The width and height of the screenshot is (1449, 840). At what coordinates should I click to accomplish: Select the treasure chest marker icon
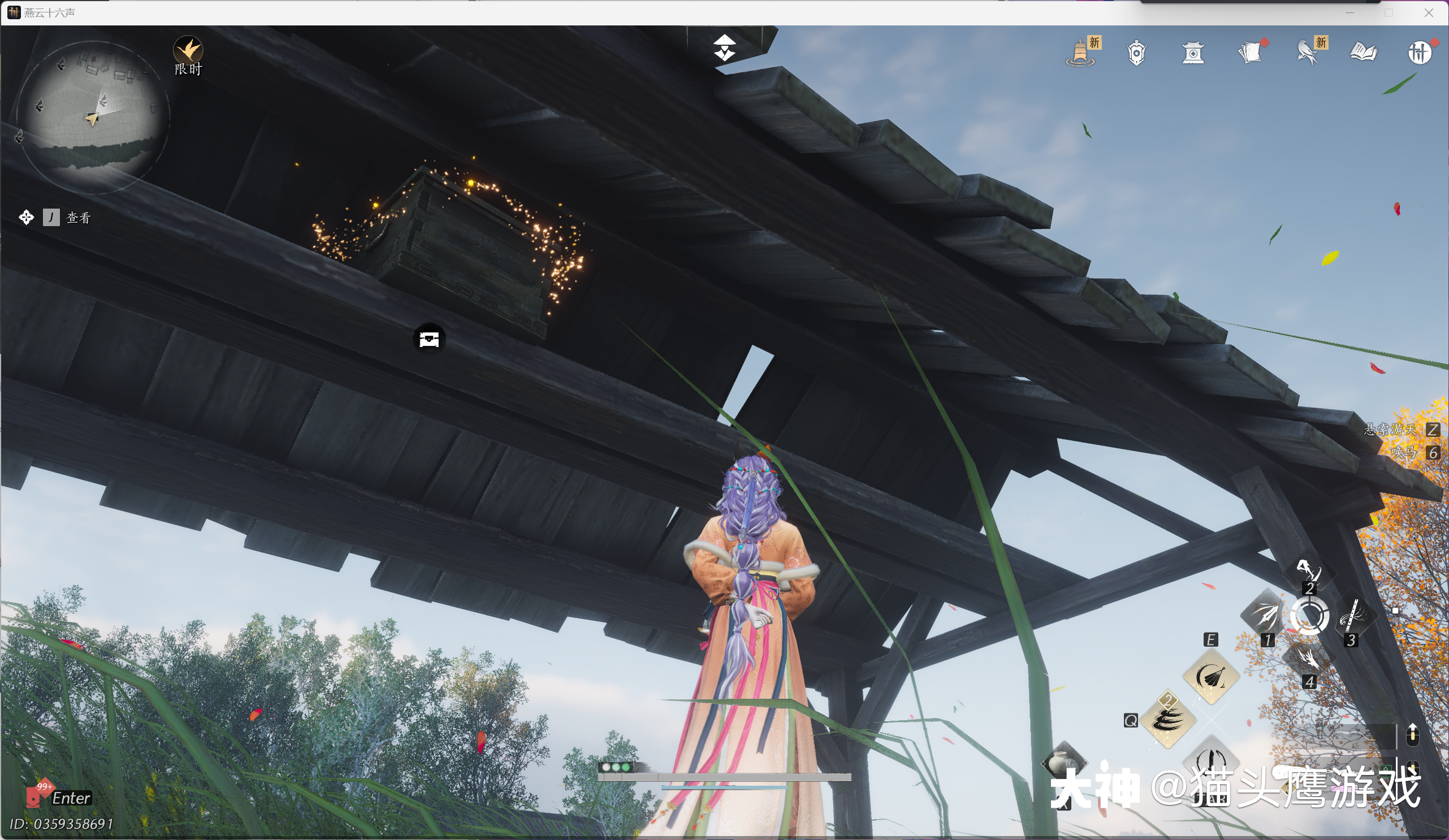tap(429, 339)
